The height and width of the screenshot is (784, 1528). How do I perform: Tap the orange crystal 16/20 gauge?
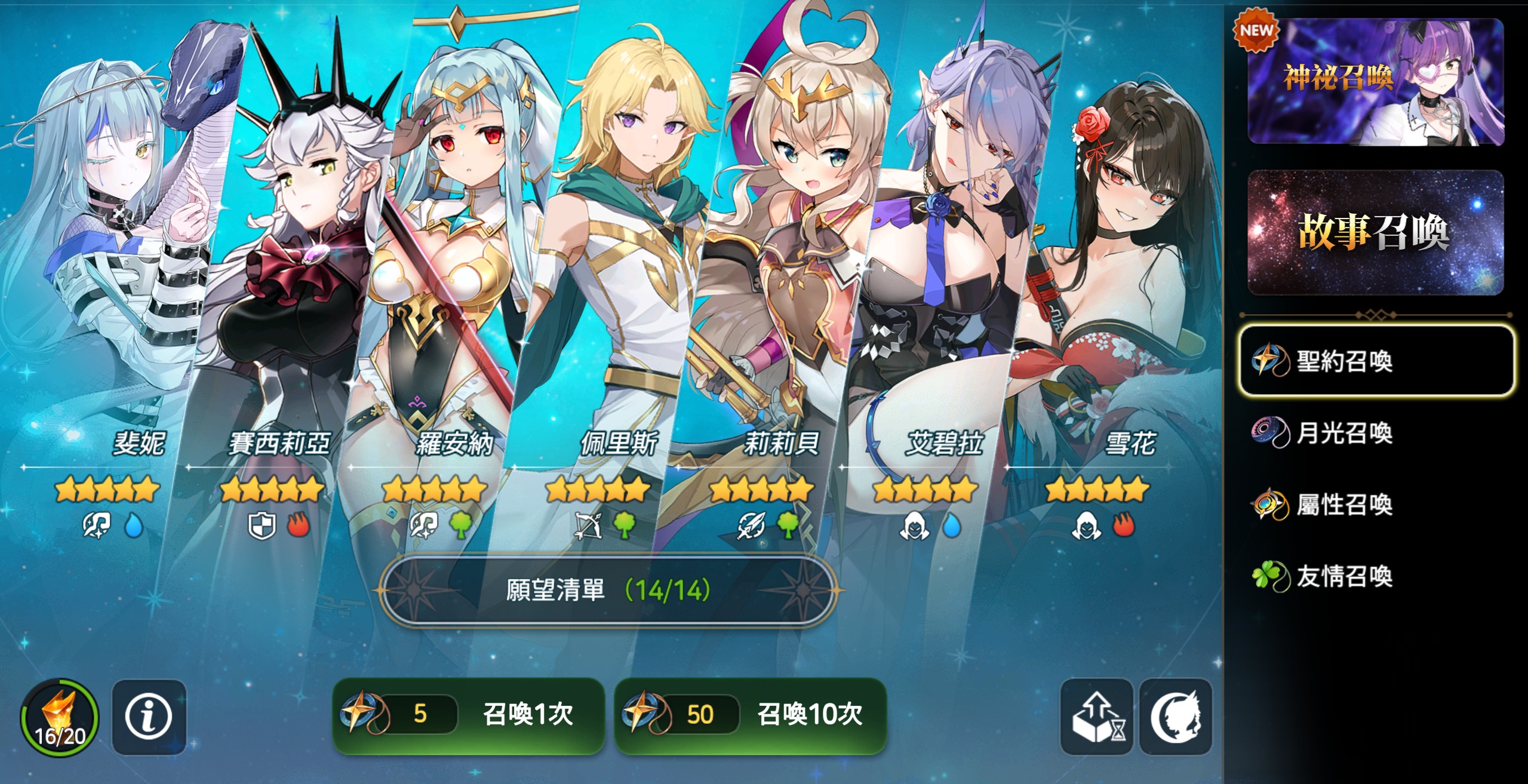[60, 717]
